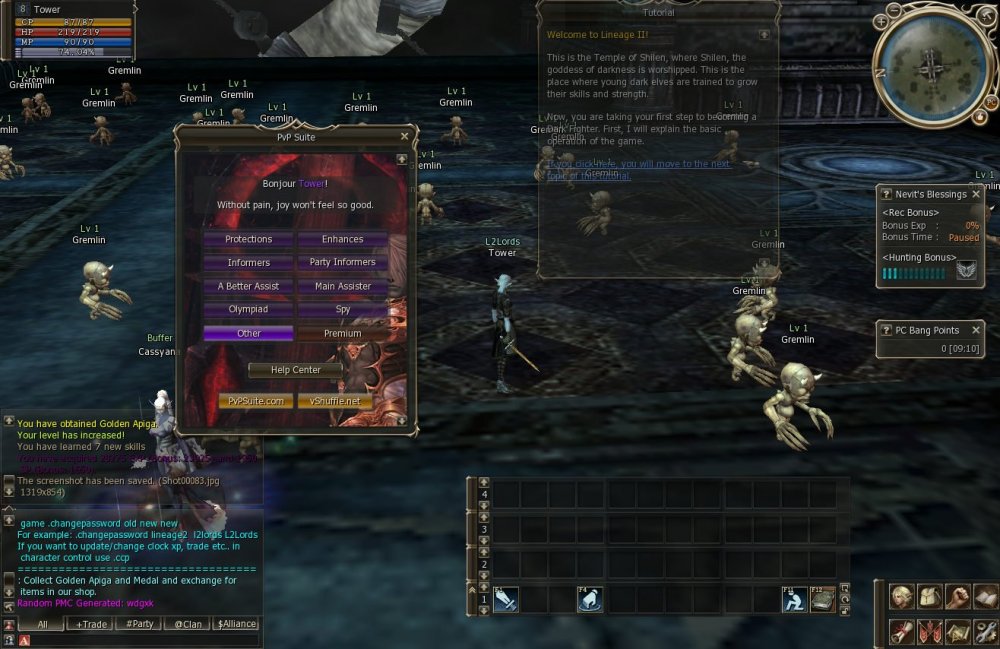Open the character status portrait icon
Image resolution: width=1000 pixels, height=649 pixels.
click(x=902, y=598)
